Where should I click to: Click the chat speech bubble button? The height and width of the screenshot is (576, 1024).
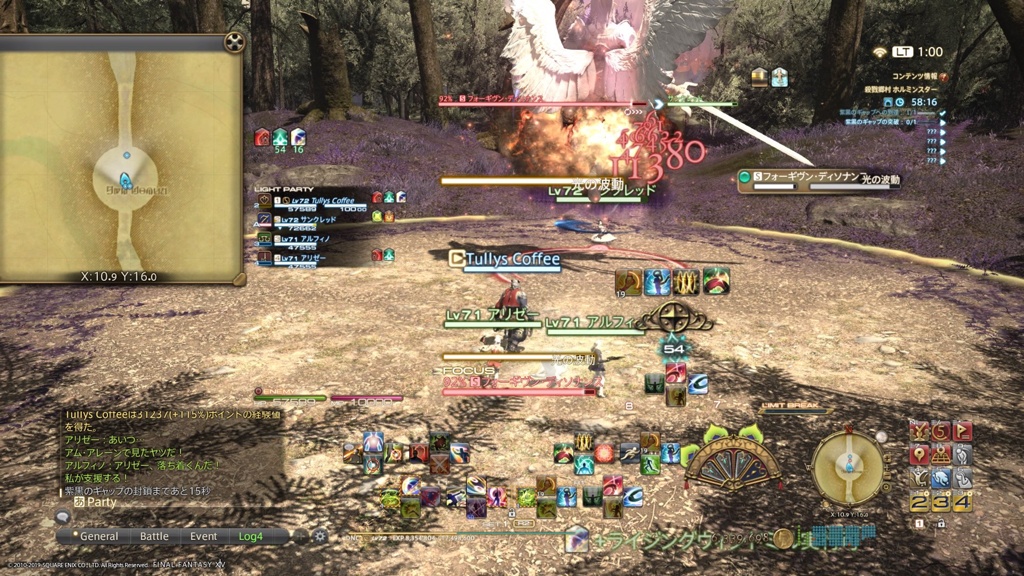[x=64, y=517]
